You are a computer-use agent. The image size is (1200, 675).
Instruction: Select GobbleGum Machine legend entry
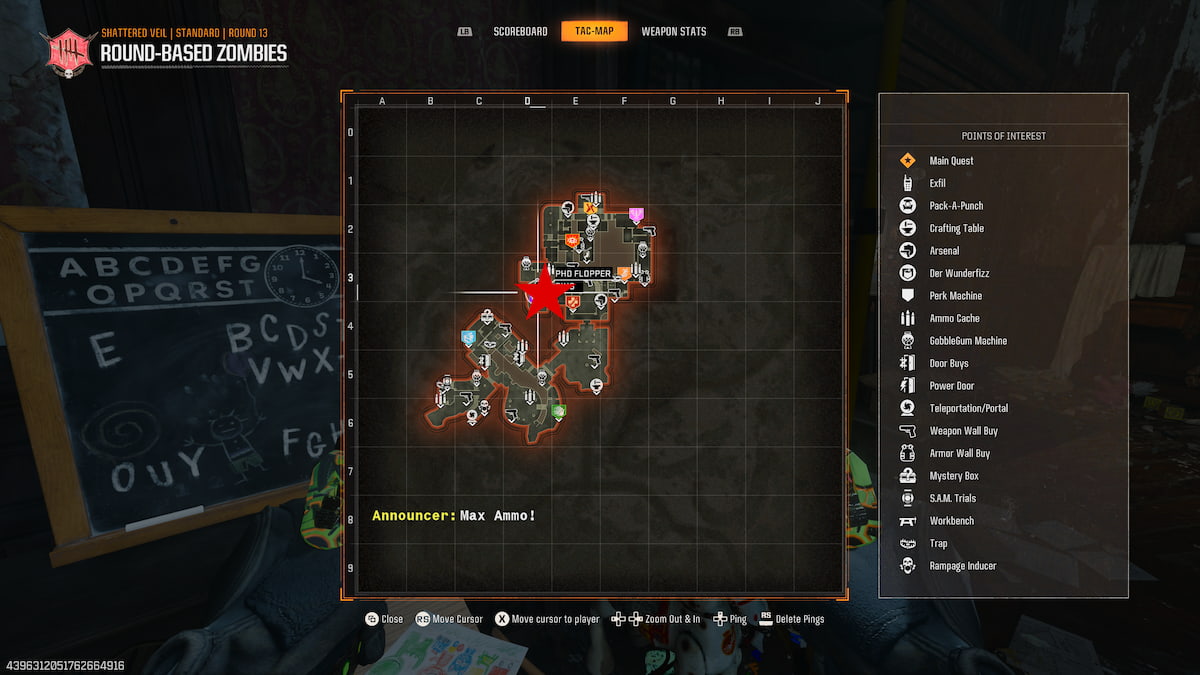(968, 341)
